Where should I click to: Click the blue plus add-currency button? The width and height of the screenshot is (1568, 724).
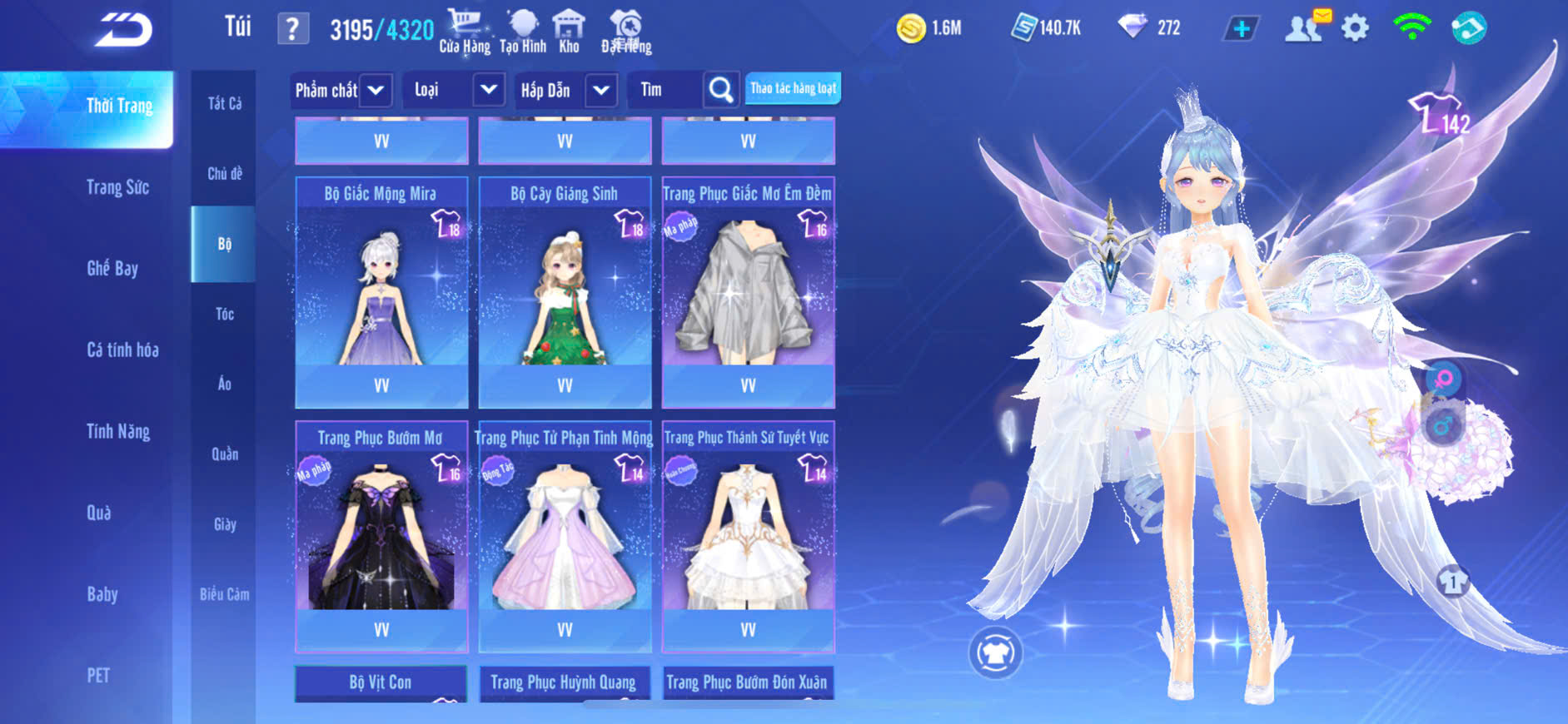coord(1241,28)
